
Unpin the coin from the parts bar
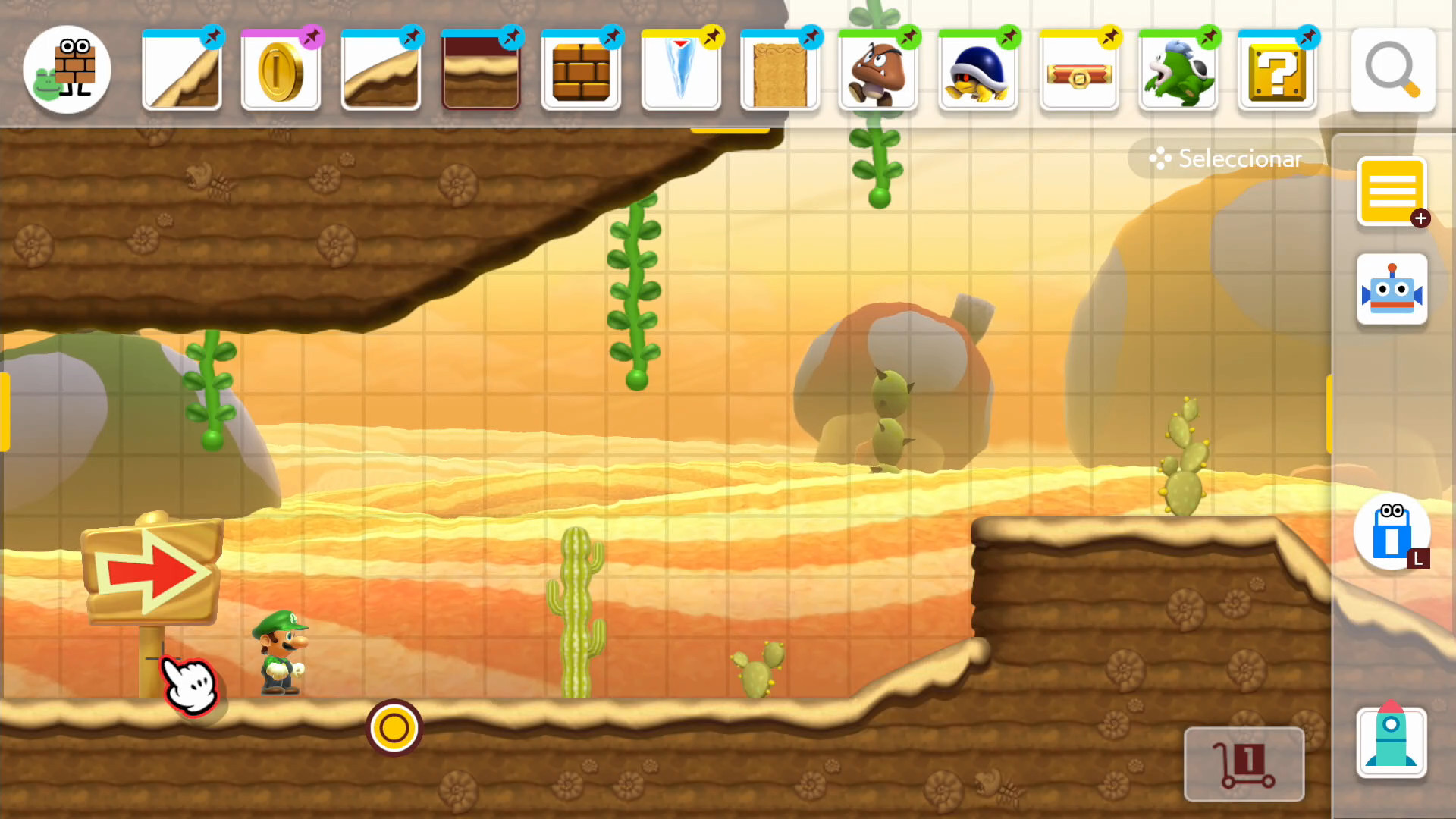(x=310, y=35)
